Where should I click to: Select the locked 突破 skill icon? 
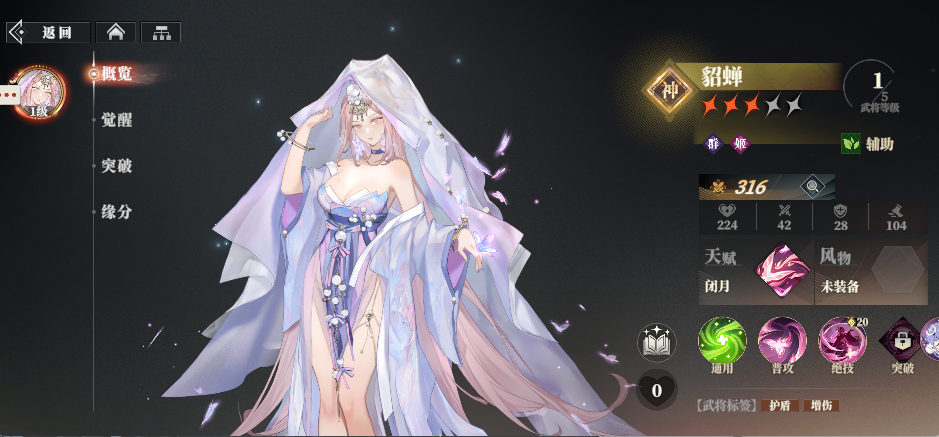[901, 341]
